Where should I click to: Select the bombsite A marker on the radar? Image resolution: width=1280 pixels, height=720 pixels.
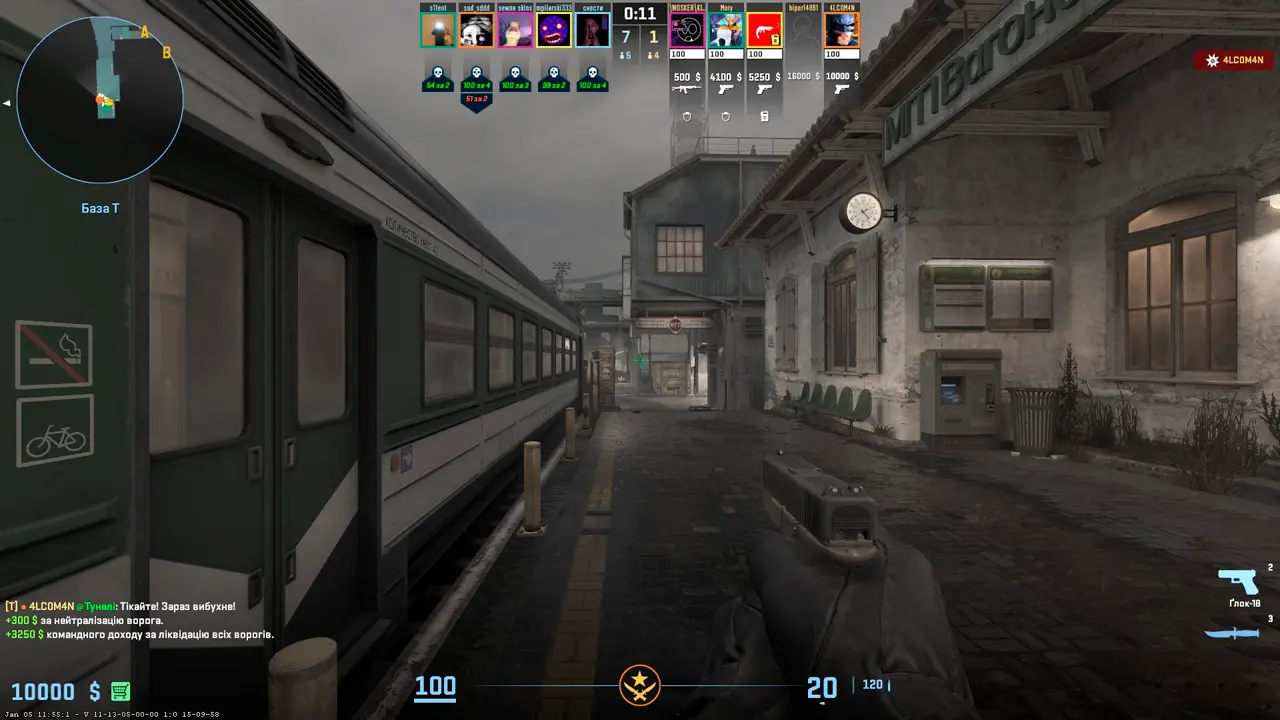[x=145, y=33]
